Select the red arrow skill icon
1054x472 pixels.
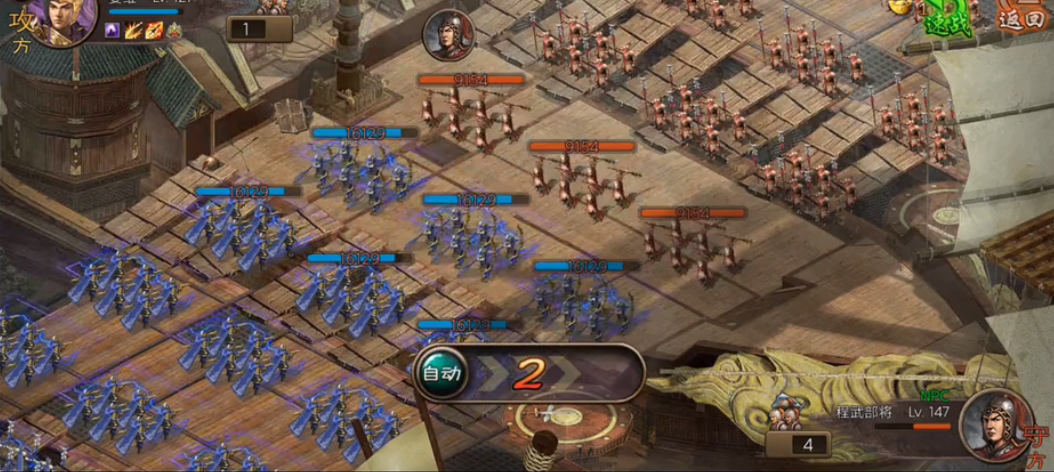153,31
